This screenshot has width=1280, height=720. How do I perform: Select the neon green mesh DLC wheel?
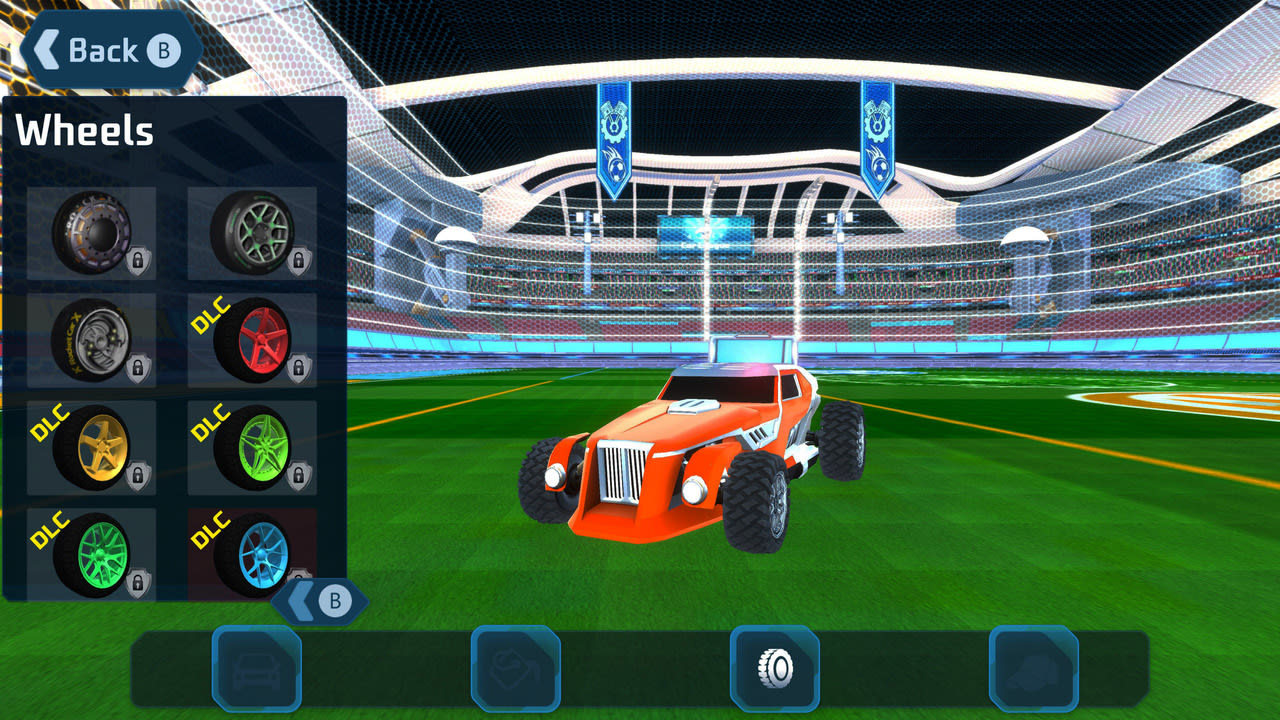91,556
